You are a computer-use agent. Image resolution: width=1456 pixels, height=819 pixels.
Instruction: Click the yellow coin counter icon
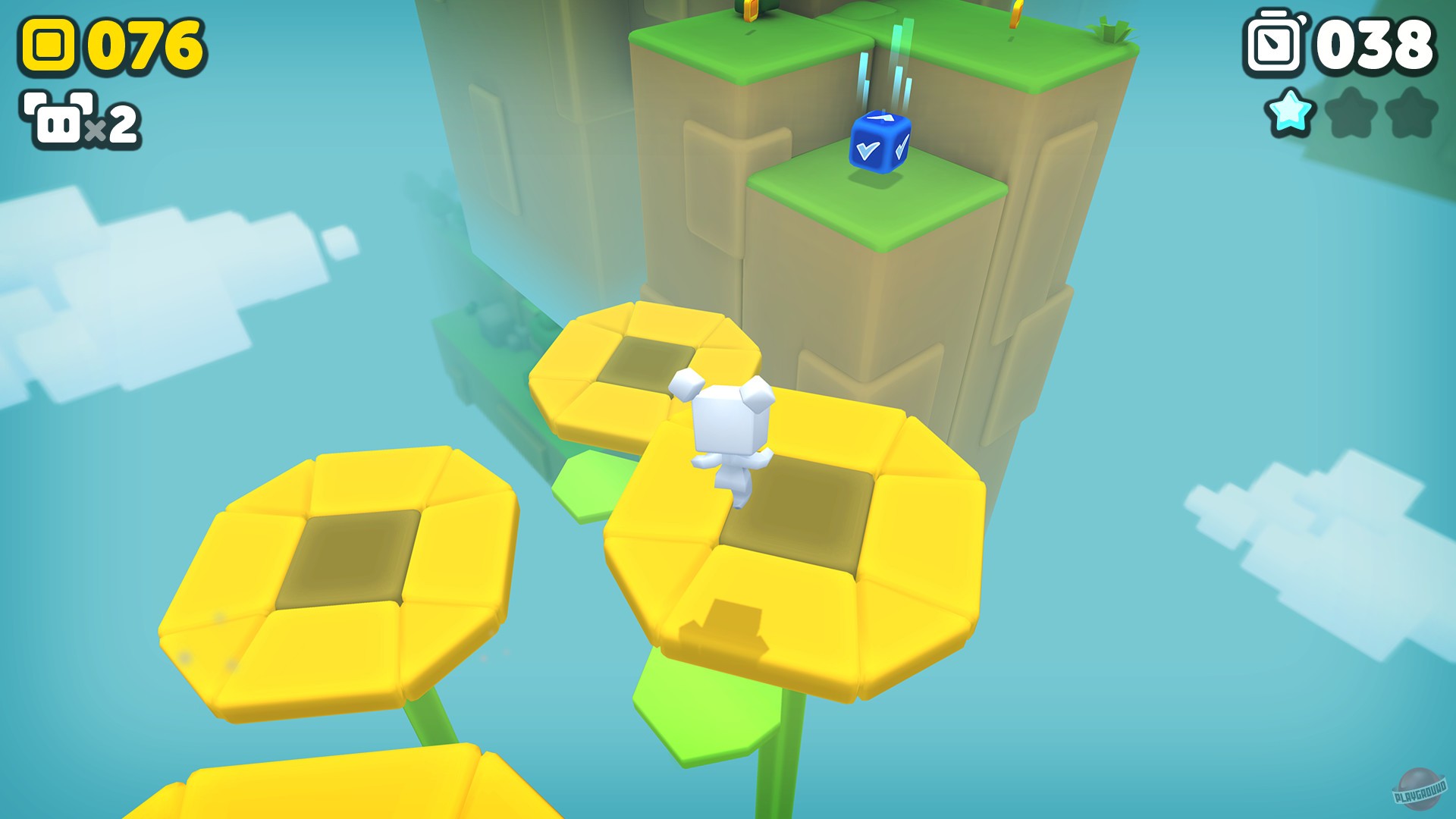pos(47,44)
